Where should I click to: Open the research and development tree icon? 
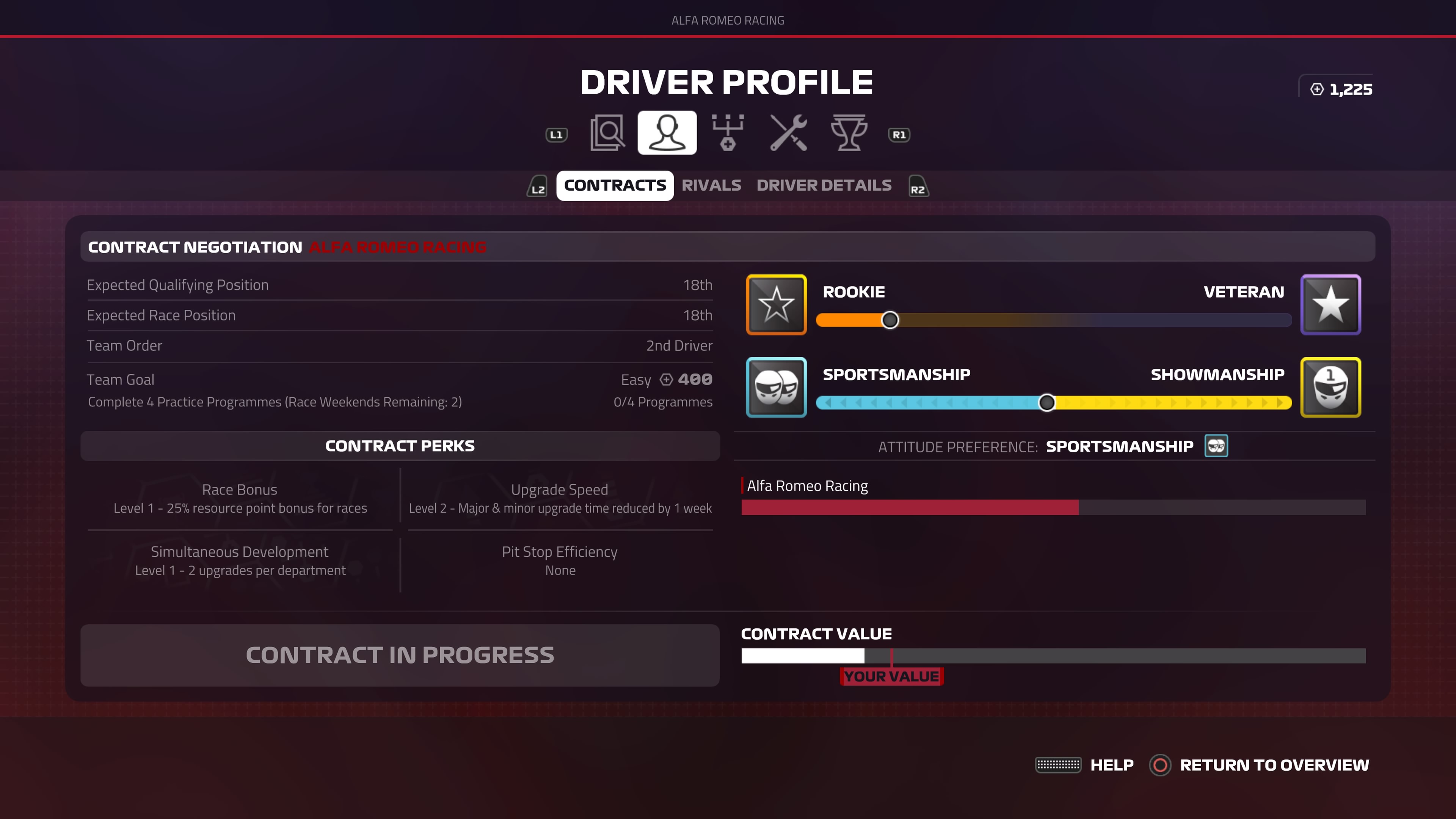[728, 133]
